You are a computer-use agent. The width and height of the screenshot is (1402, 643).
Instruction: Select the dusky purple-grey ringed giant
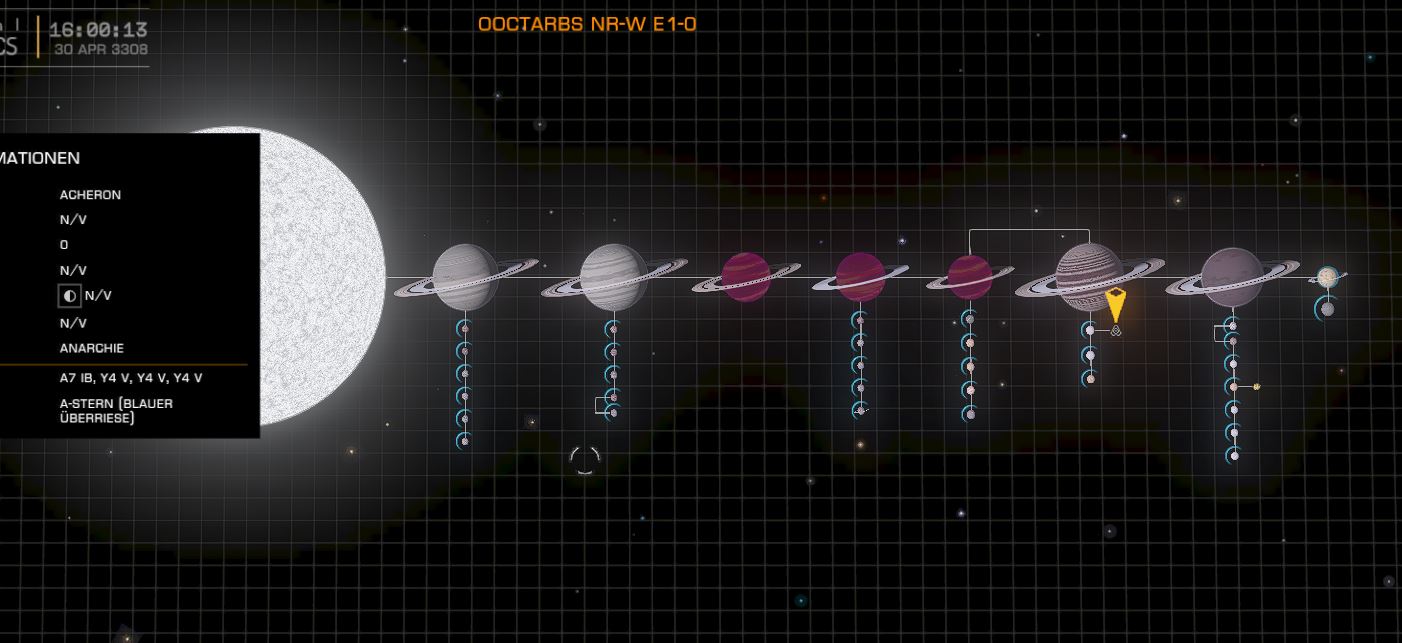pyautogui.click(x=1231, y=277)
